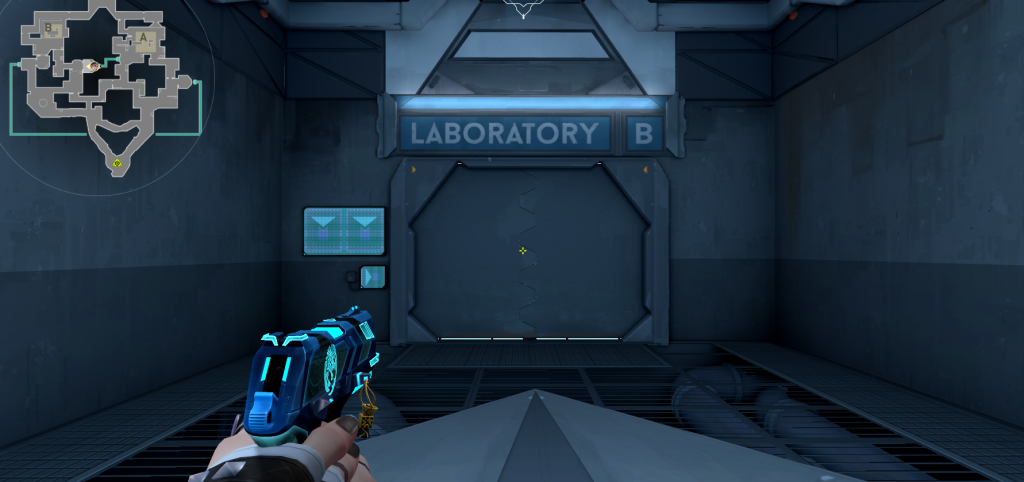Click the player agent icon on the minimap
Viewport: 1024px width, 482px height.
92,66
